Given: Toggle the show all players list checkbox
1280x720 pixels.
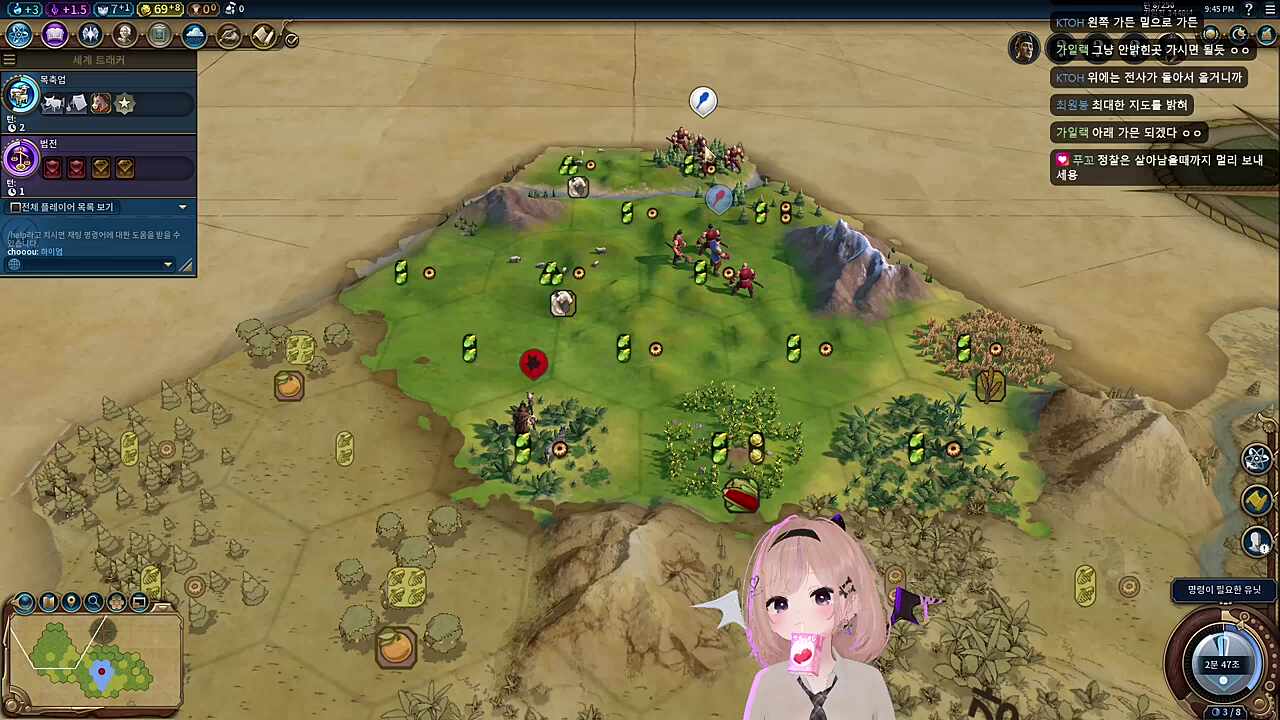Looking at the screenshot, I should (15, 207).
